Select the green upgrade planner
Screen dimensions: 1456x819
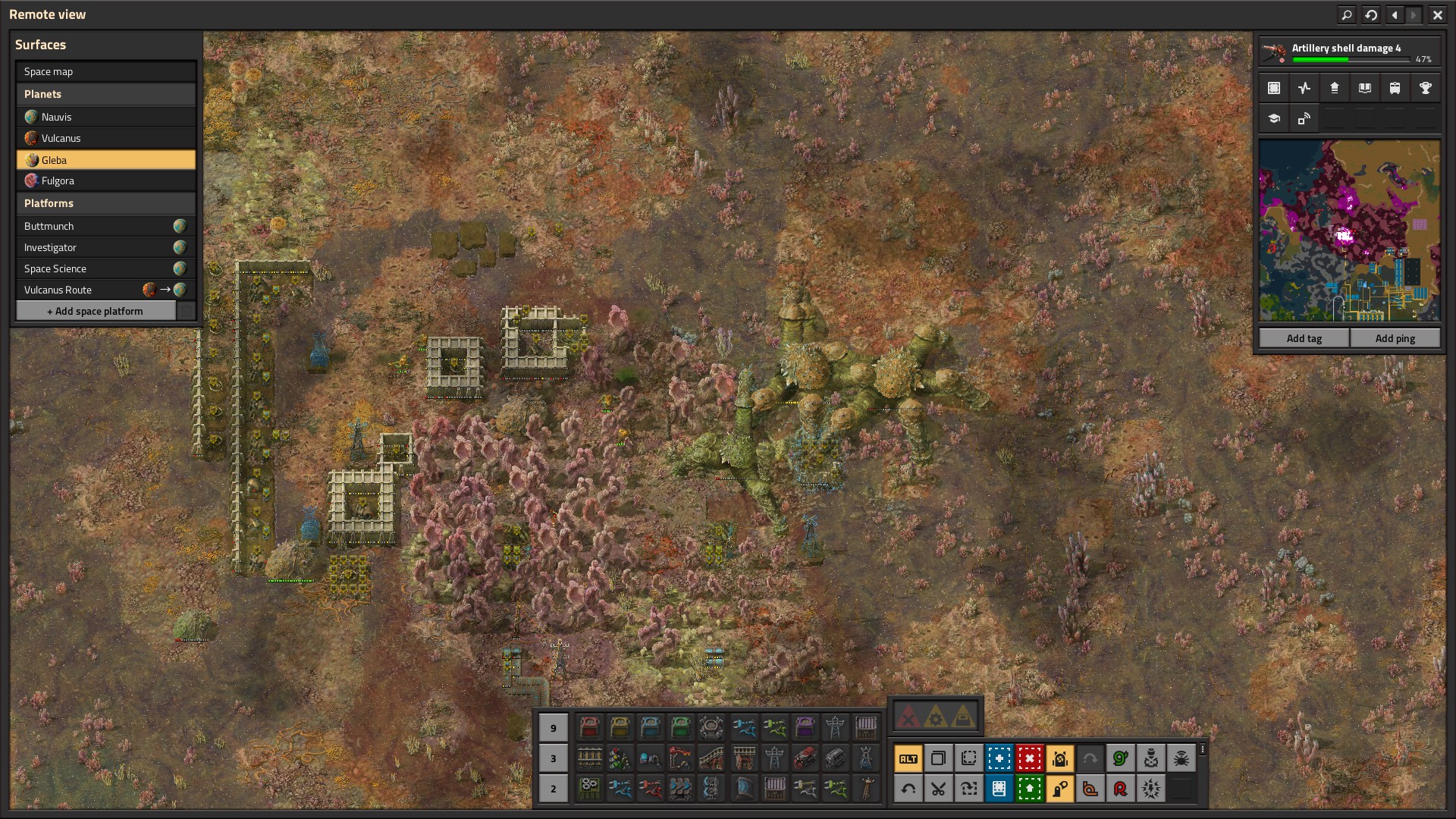click(1029, 789)
